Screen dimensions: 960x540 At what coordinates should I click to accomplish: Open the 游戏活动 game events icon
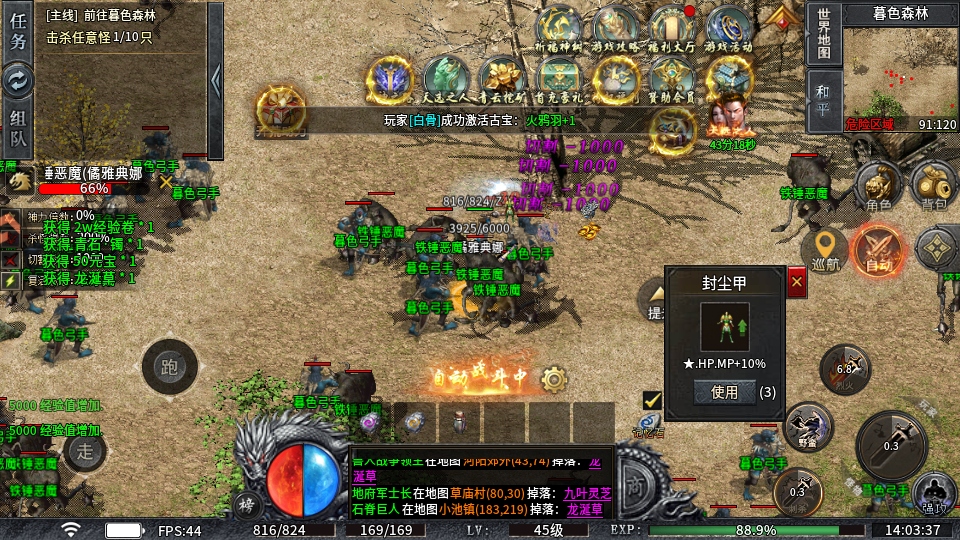729,29
